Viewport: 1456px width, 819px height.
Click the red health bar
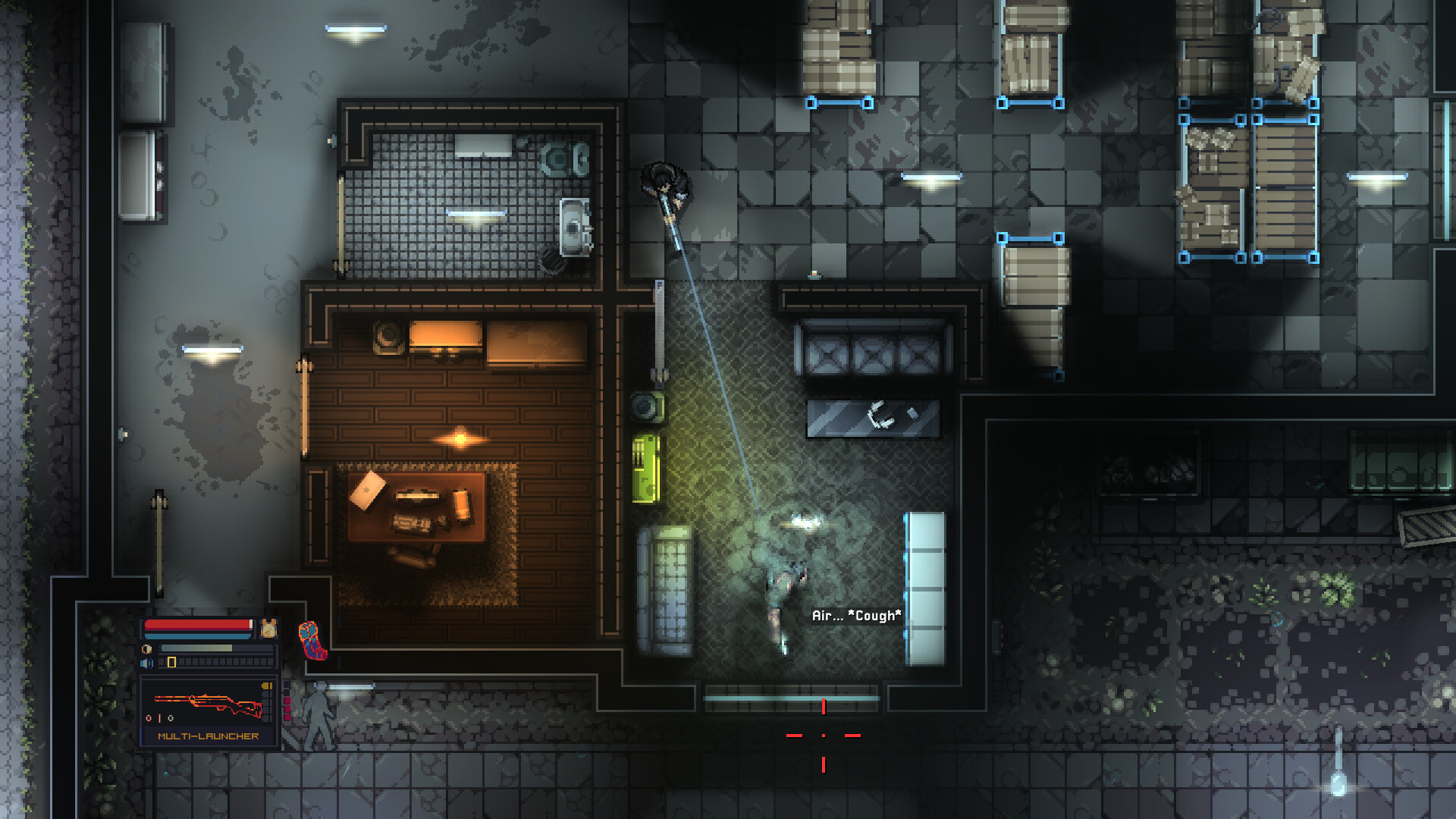coord(196,626)
